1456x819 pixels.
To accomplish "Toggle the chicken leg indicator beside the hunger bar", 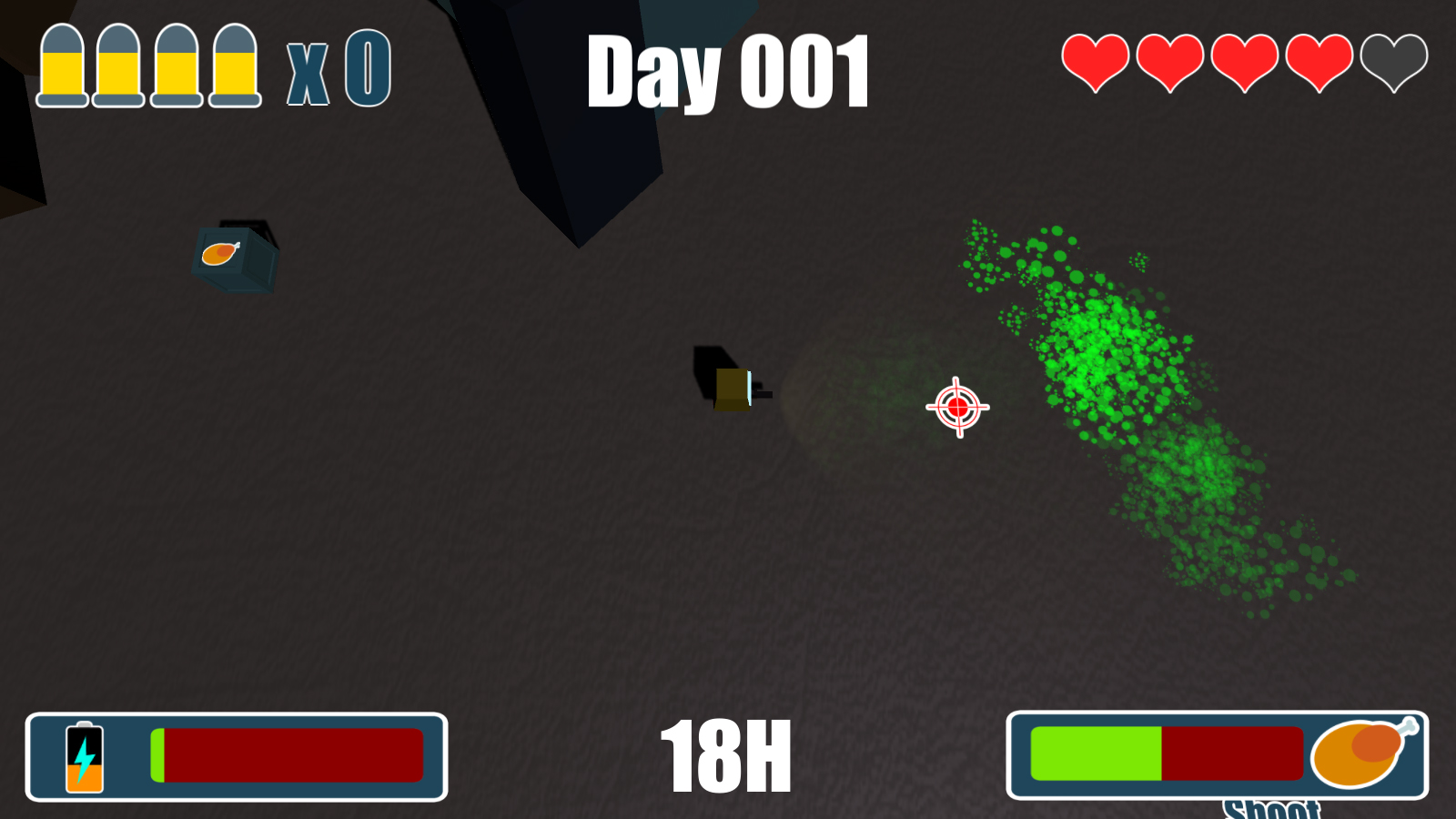I will pos(1361,753).
